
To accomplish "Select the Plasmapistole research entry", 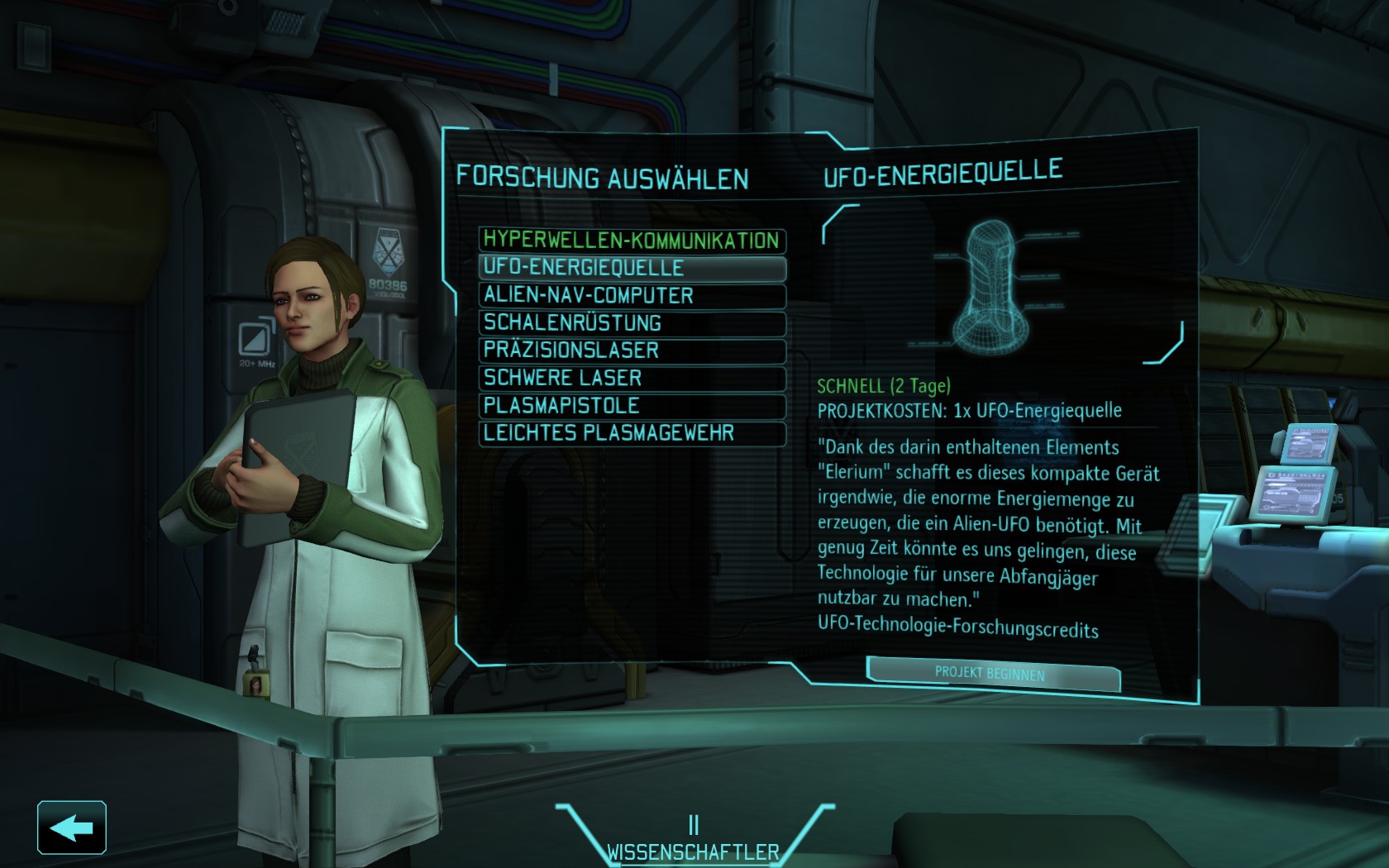I will [632, 406].
